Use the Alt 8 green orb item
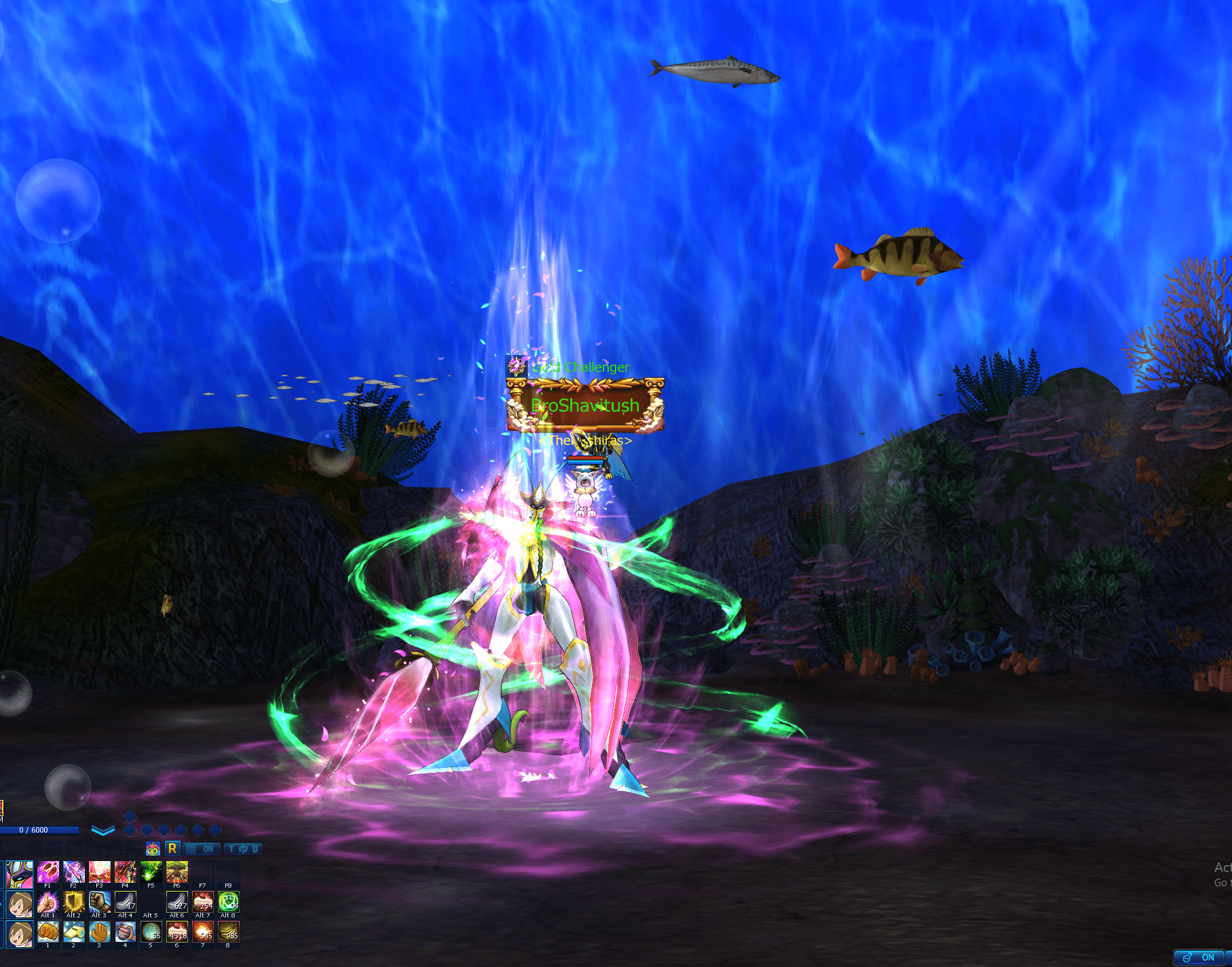The height and width of the screenshot is (967, 1232). 228,902
